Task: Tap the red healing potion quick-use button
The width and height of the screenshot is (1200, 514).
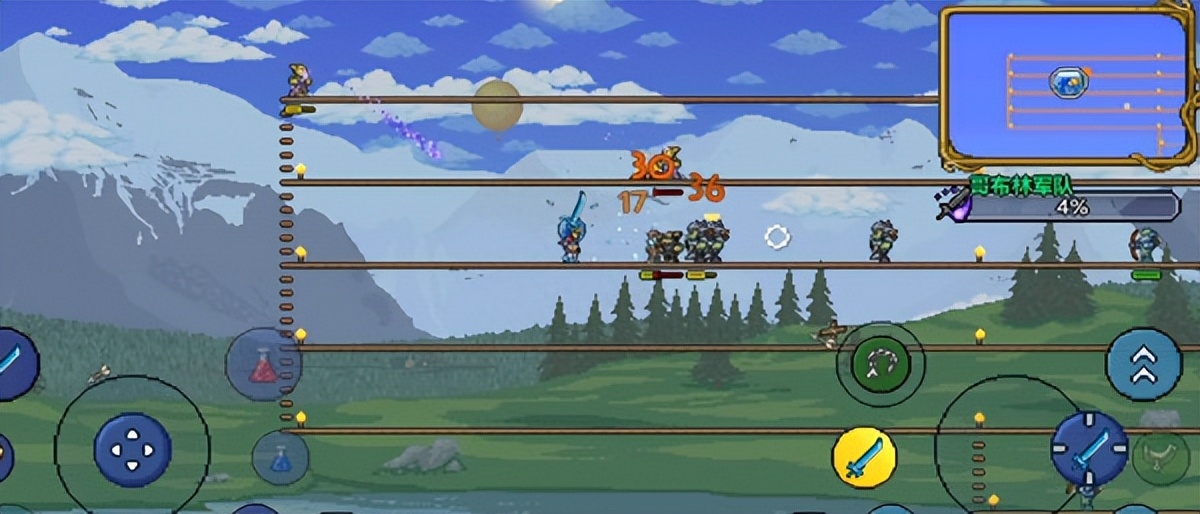Action: point(263,365)
